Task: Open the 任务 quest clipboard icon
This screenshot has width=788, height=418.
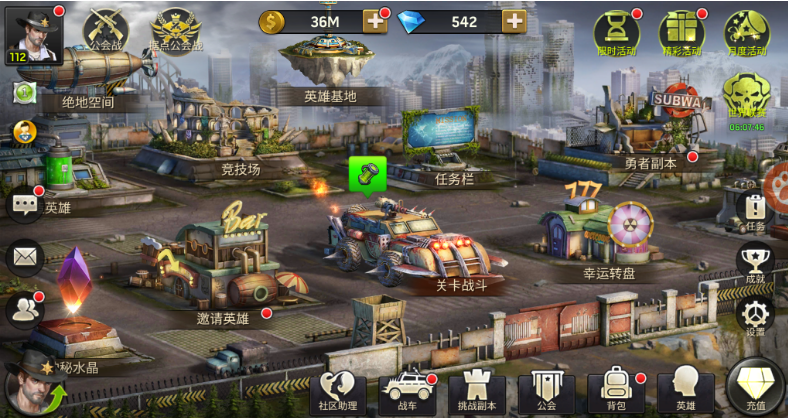Action: coord(755,210)
